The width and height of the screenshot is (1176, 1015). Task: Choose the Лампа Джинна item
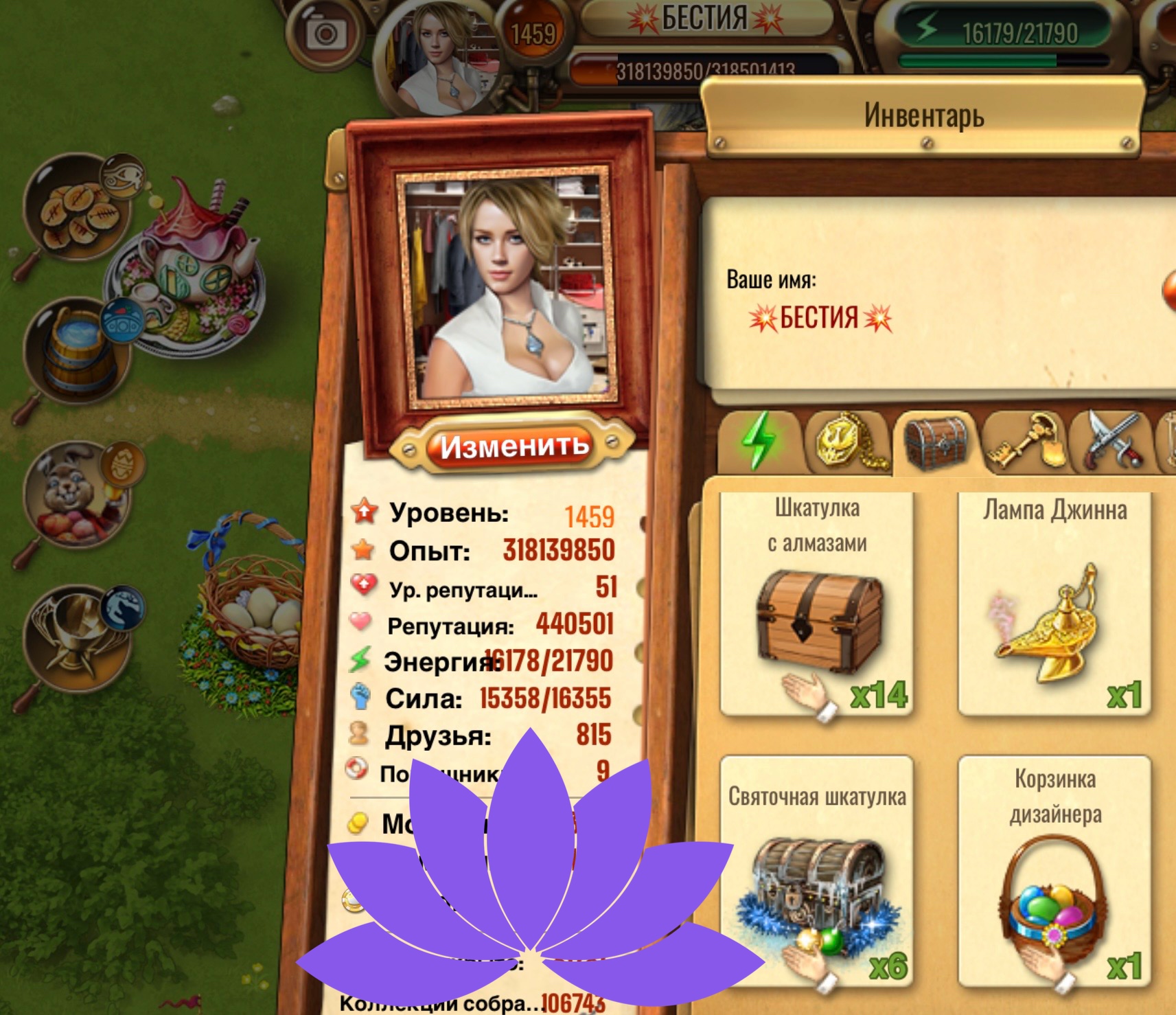tap(1054, 604)
